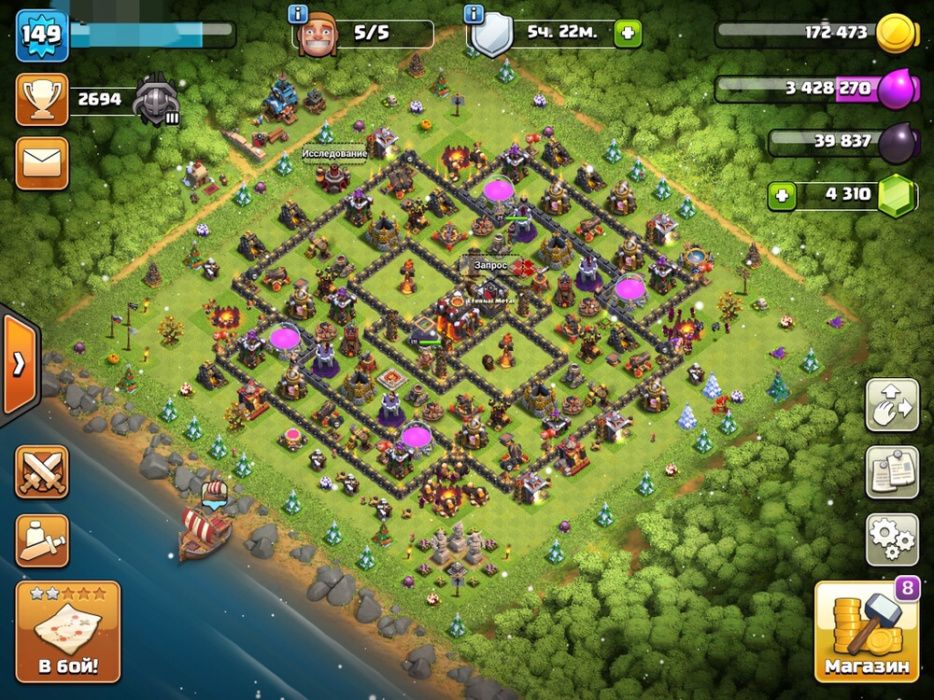Screen dimensions: 934x700
Task: Add shield with green plus button
Action: [628, 32]
